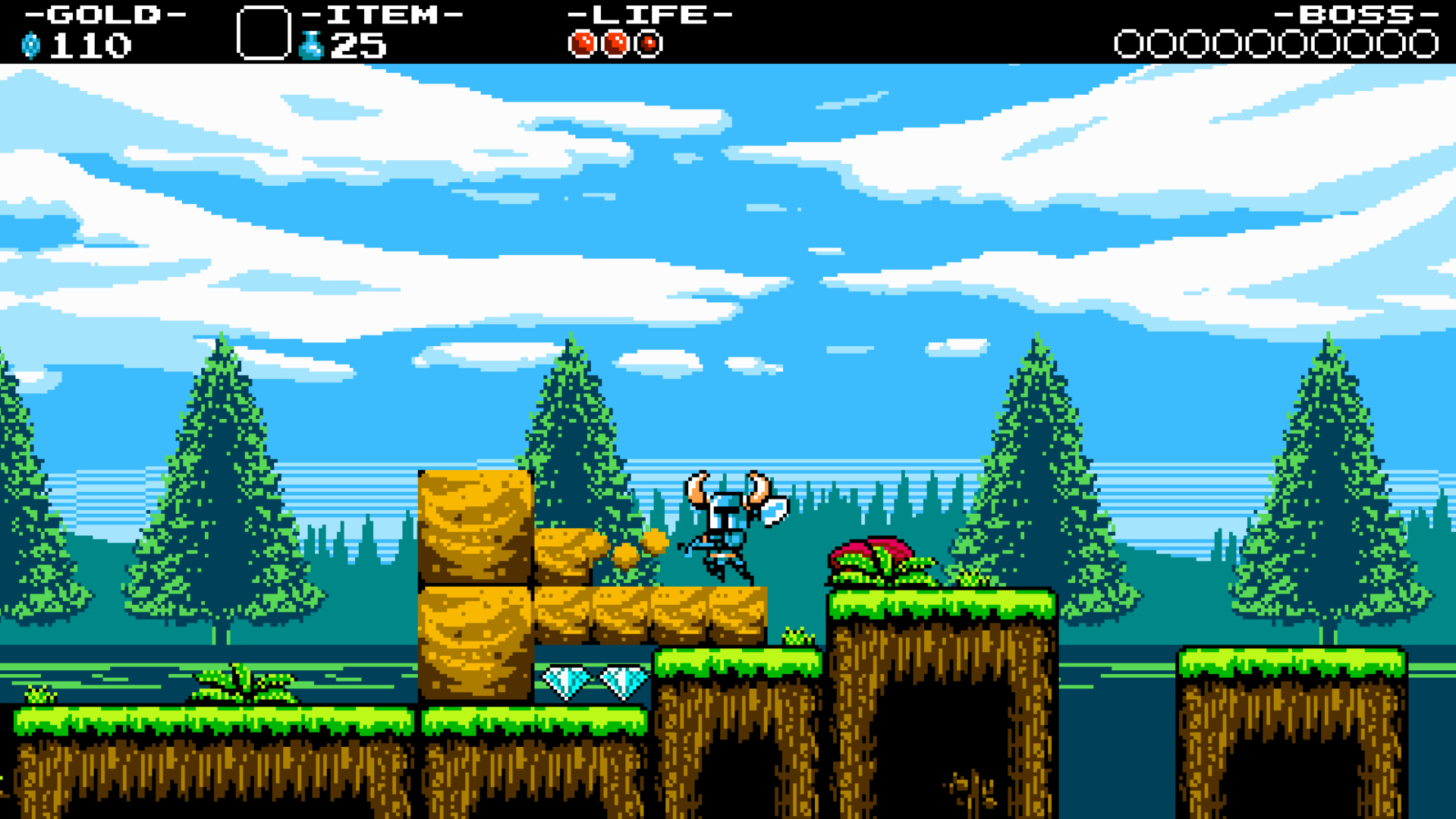The image size is (1456, 819).
Task: Click the middle health heart to toggle it
Action: pyautogui.click(x=616, y=43)
